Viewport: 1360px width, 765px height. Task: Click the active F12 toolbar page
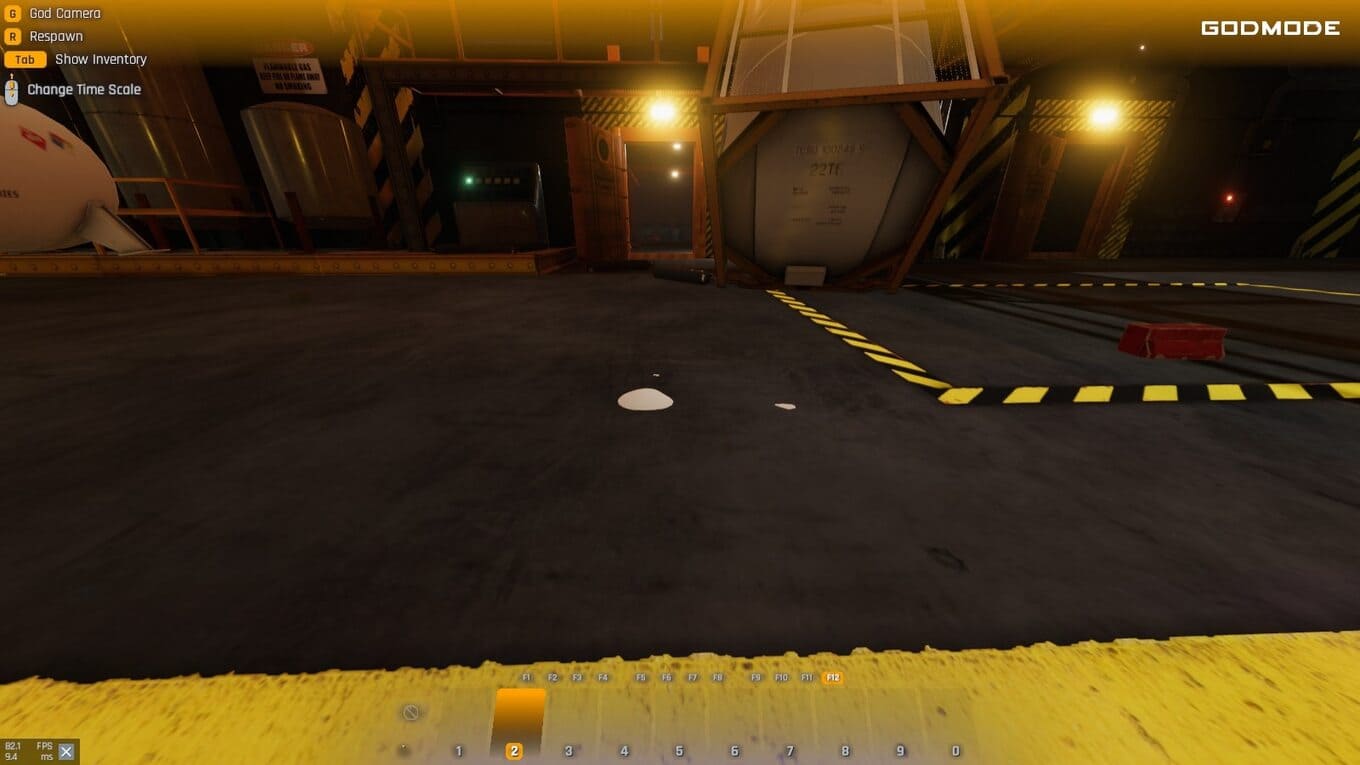pyautogui.click(x=832, y=678)
